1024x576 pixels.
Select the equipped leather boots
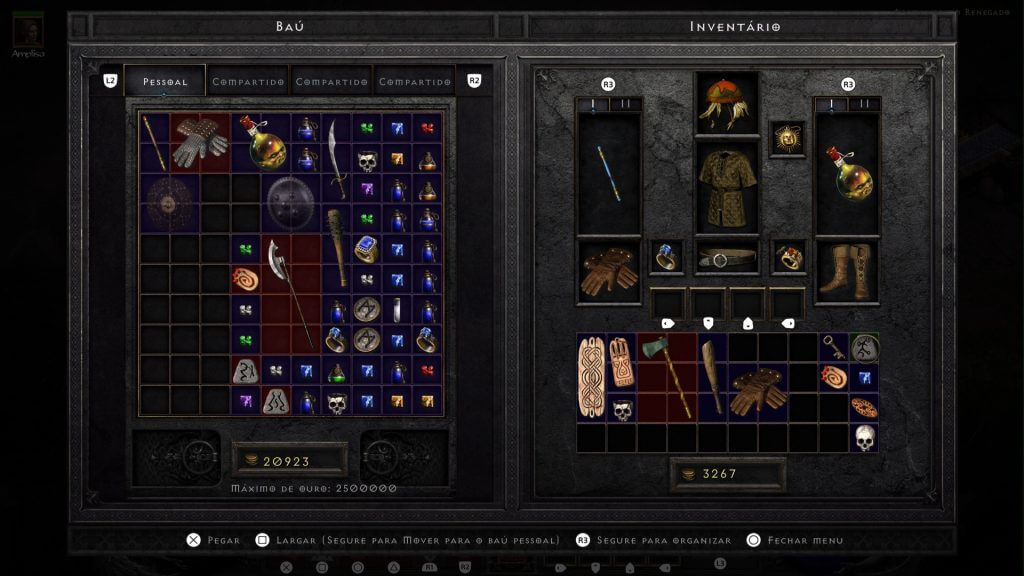(x=847, y=270)
